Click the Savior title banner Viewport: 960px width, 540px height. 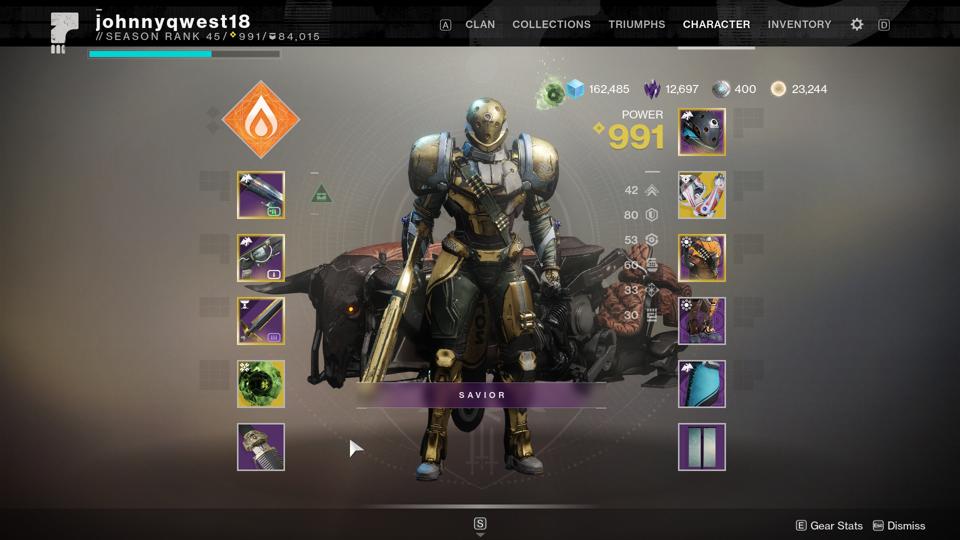tap(482, 395)
